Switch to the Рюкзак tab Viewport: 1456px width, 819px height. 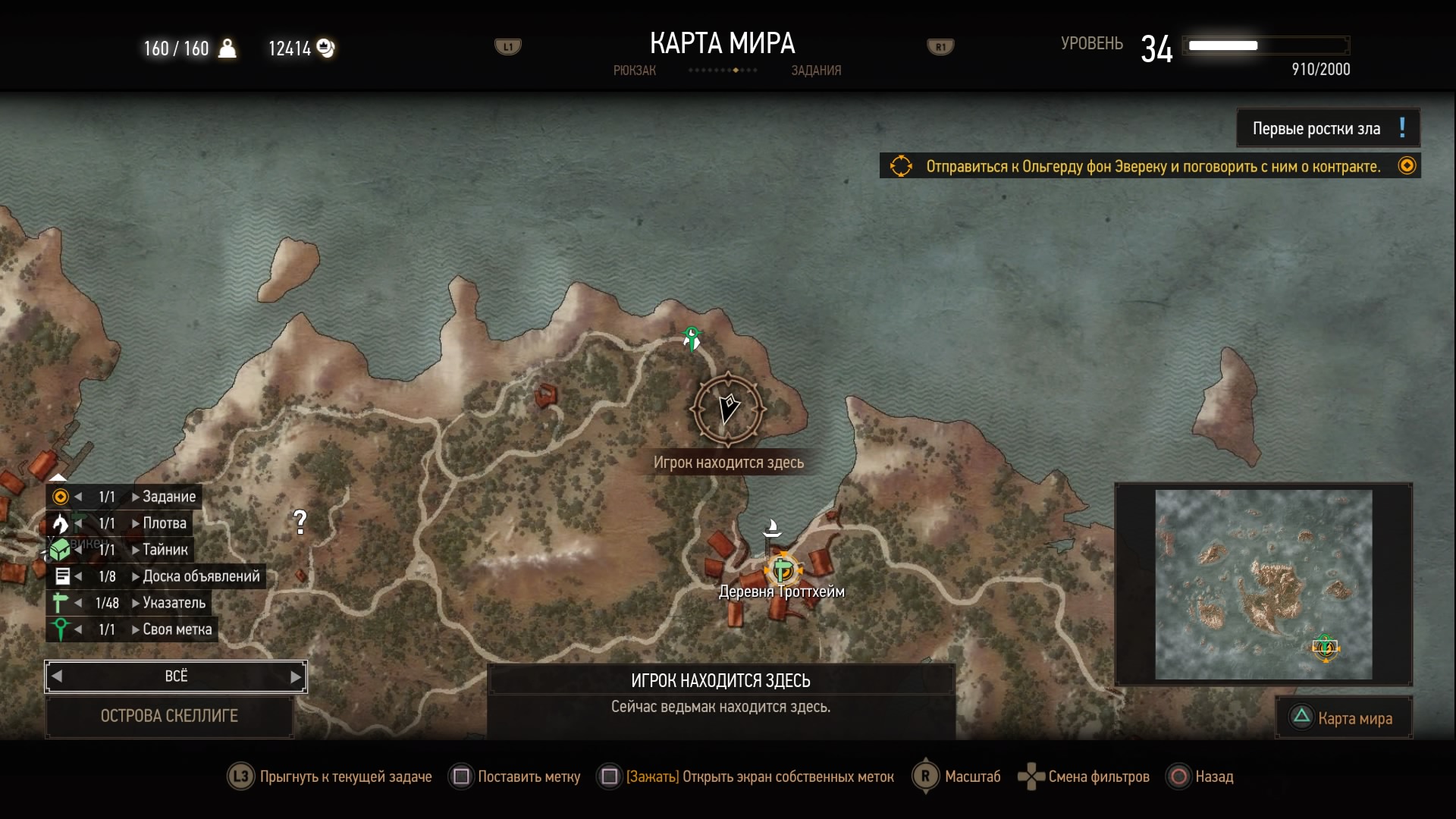tap(634, 71)
